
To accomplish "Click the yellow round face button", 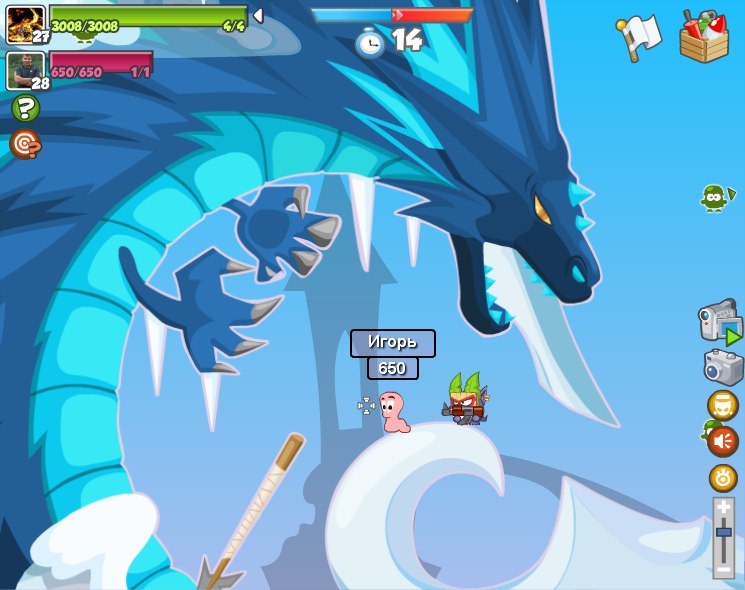I will coord(722,405).
